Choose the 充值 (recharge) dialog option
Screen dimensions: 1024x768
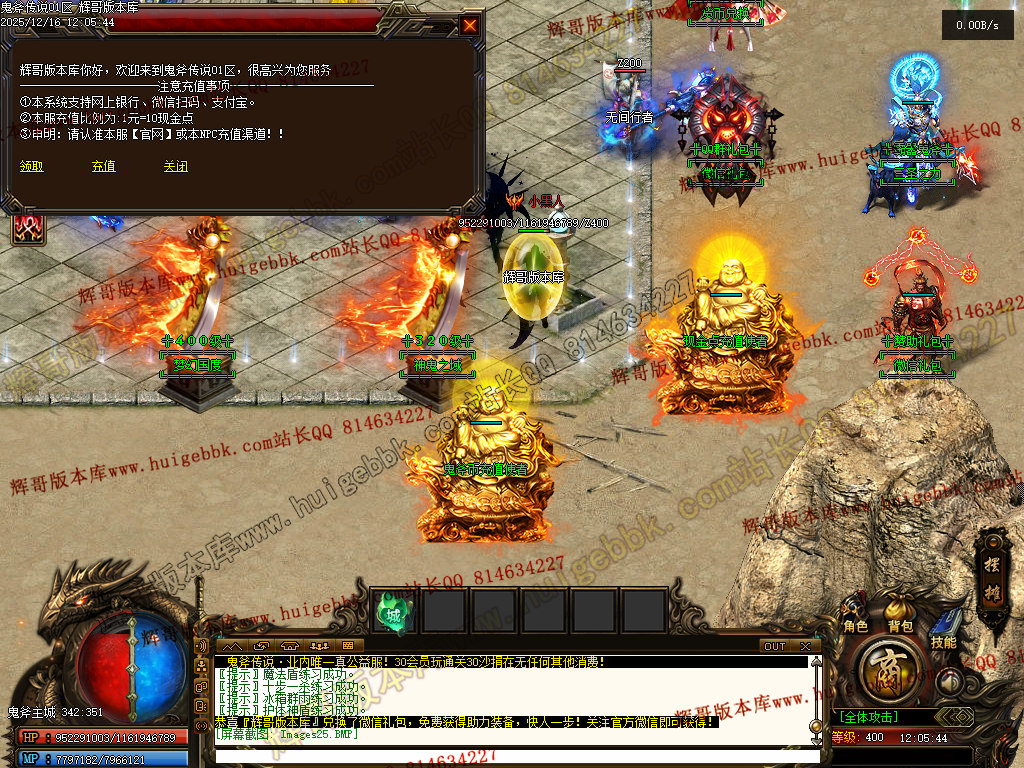click(104, 166)
